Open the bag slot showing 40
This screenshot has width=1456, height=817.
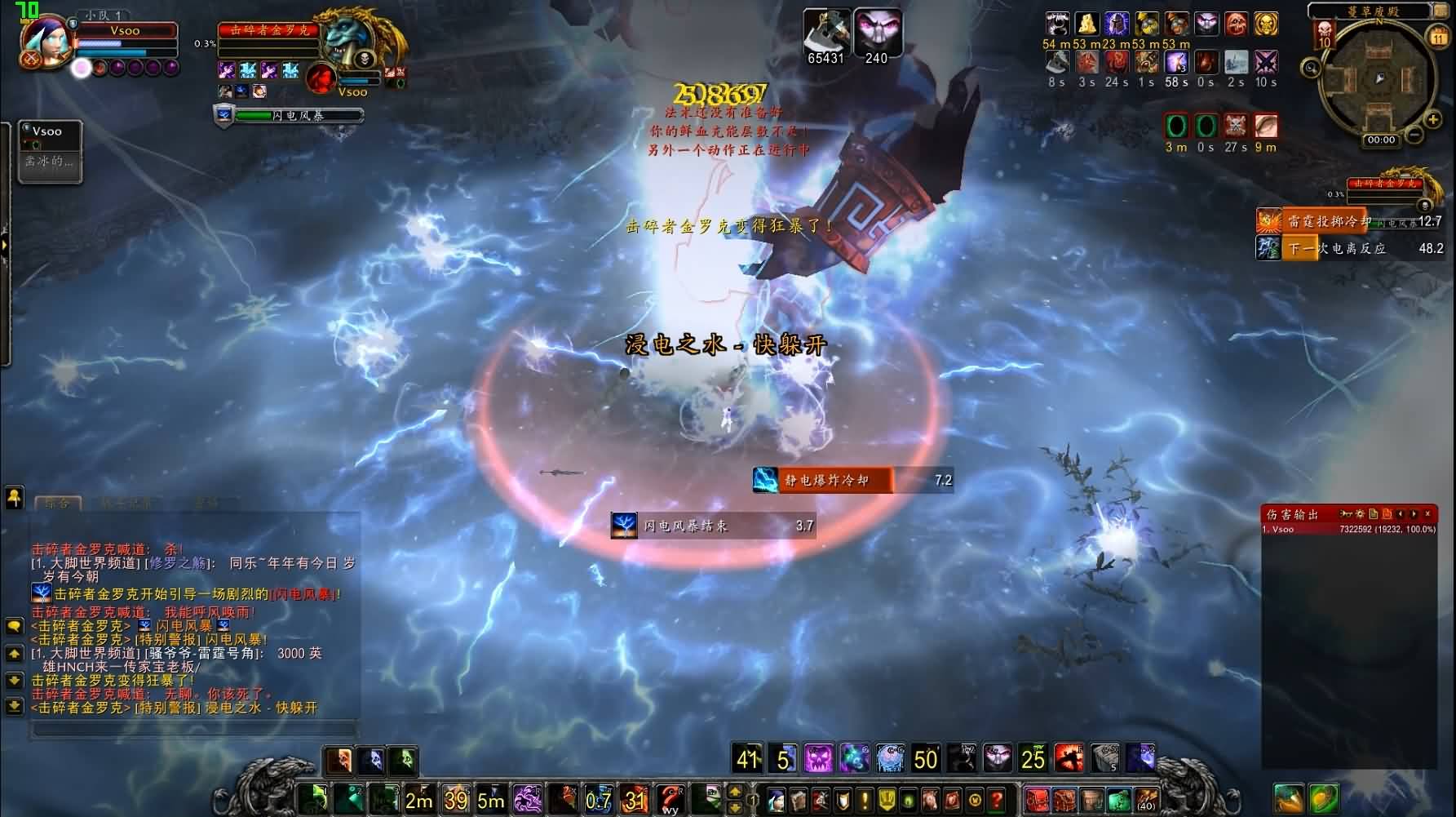coord(1146,800)
